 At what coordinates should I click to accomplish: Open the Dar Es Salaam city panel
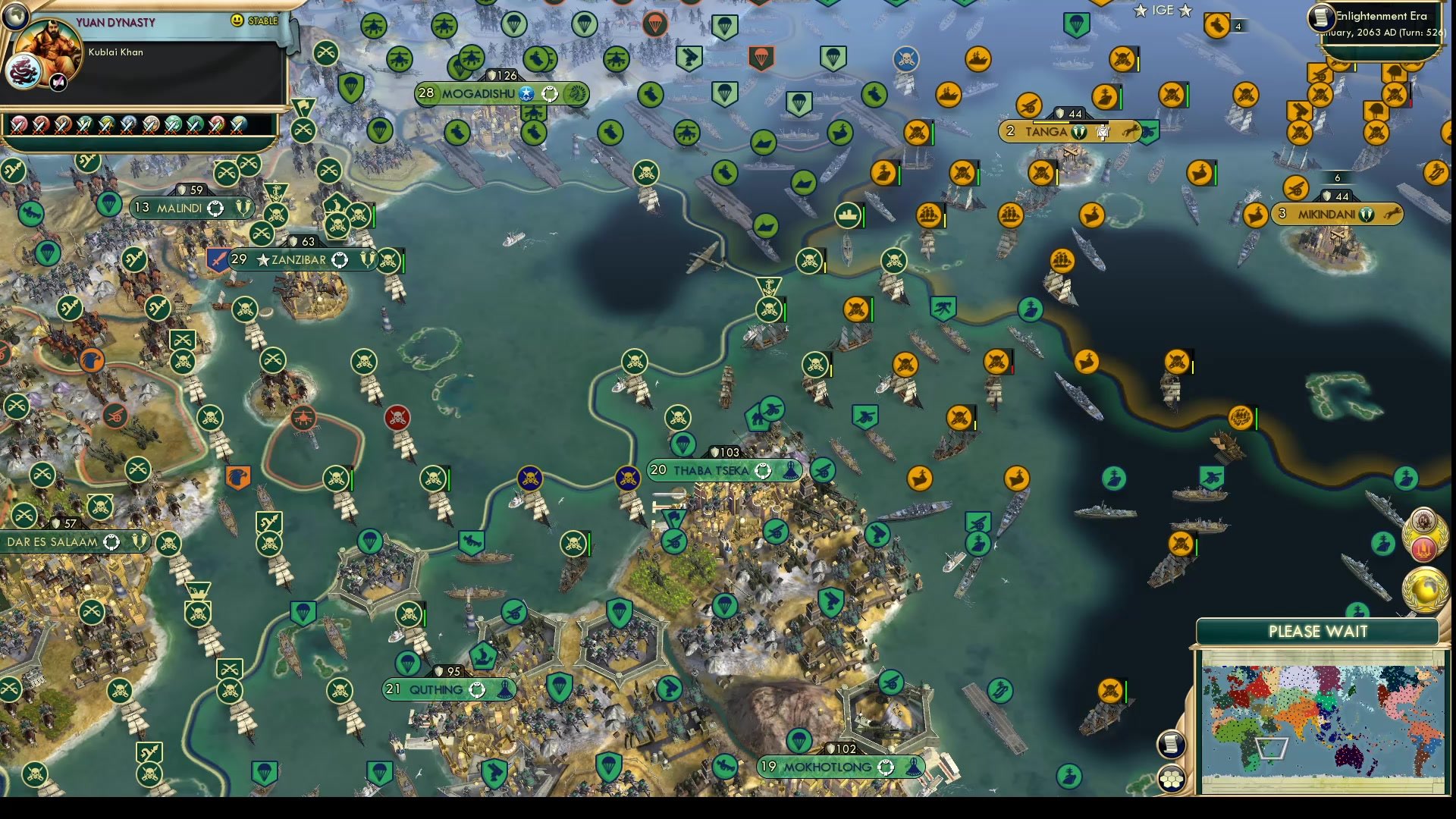pos(52,541)
